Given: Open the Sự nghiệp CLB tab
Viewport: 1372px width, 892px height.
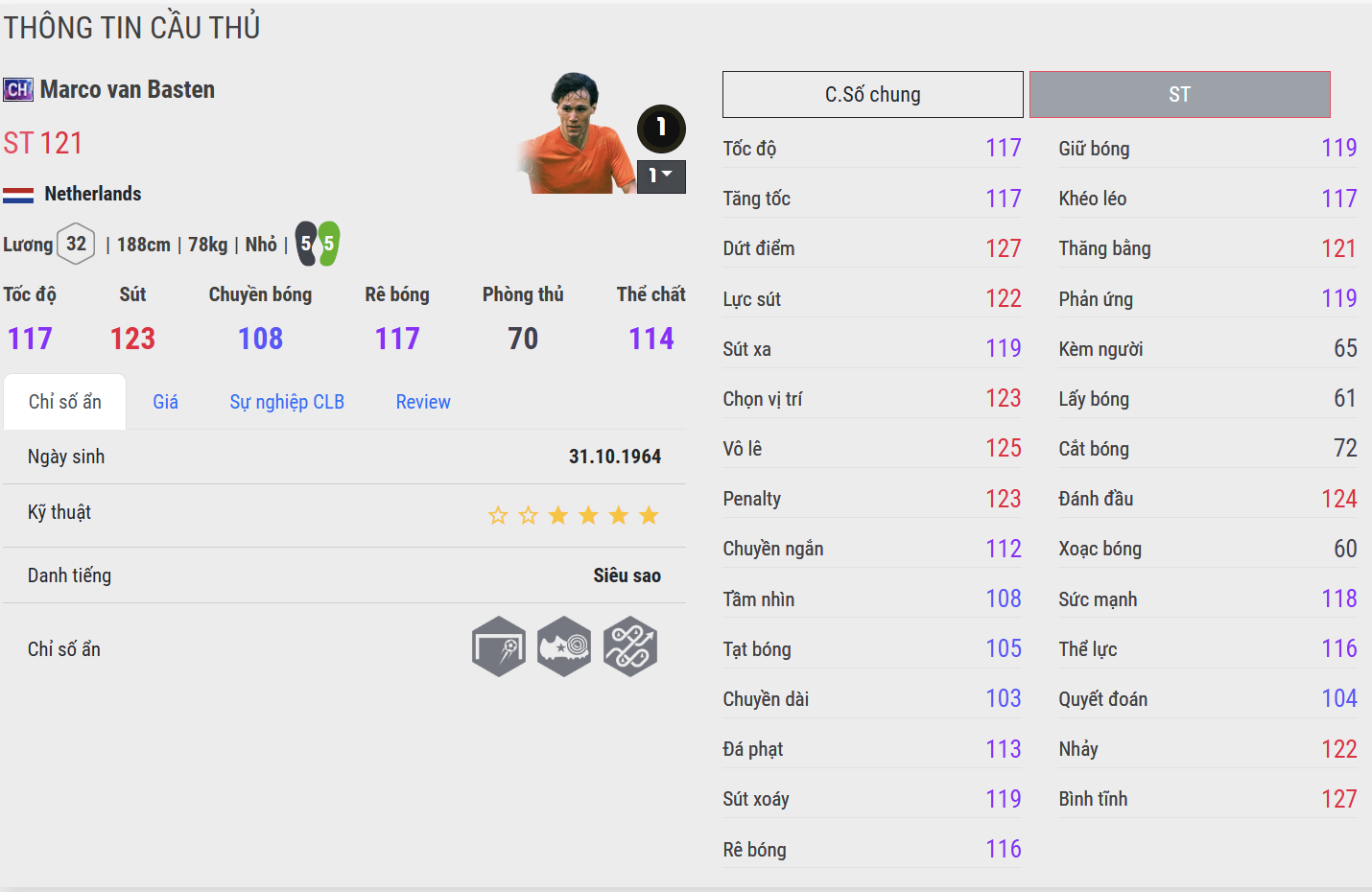Looking at the screenshot, I should 286,402.
